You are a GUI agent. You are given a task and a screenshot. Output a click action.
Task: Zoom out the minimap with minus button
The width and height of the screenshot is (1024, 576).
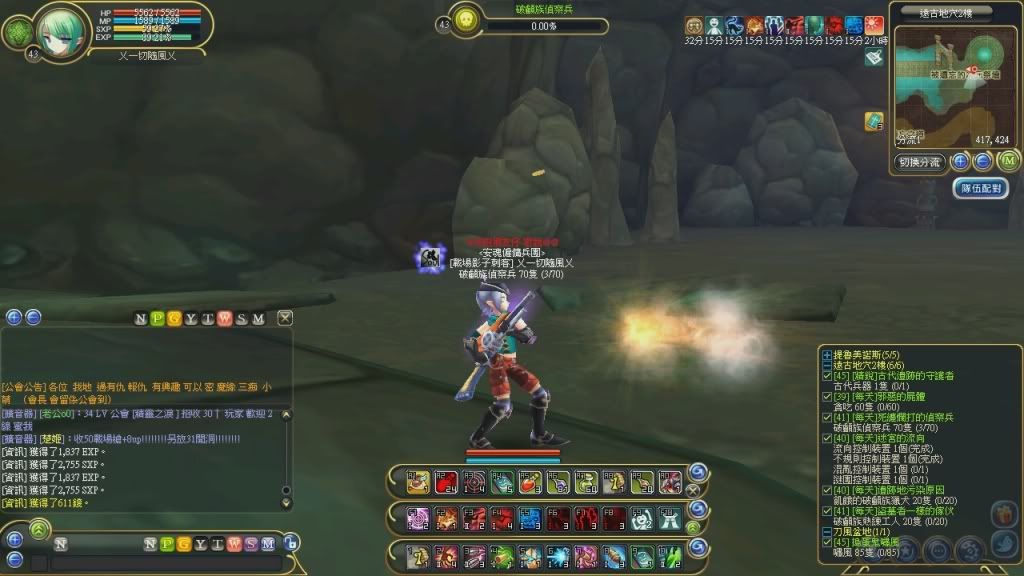983,161
